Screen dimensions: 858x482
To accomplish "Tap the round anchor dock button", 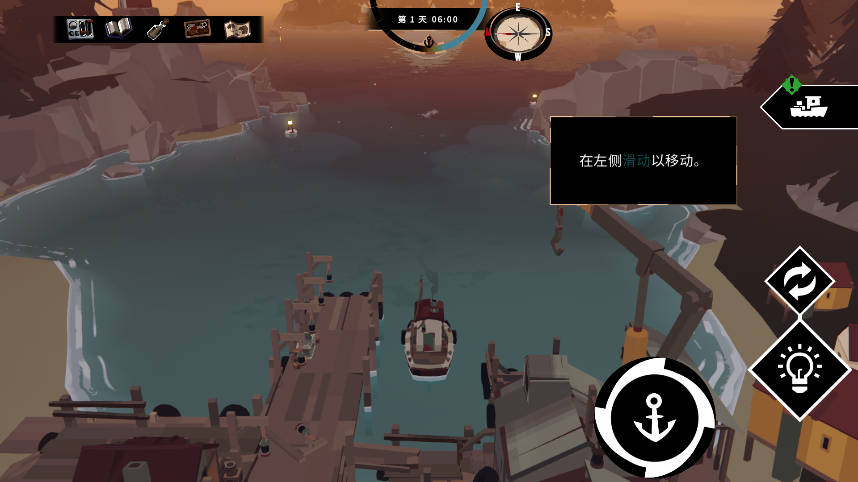I will tap(655, 417).
